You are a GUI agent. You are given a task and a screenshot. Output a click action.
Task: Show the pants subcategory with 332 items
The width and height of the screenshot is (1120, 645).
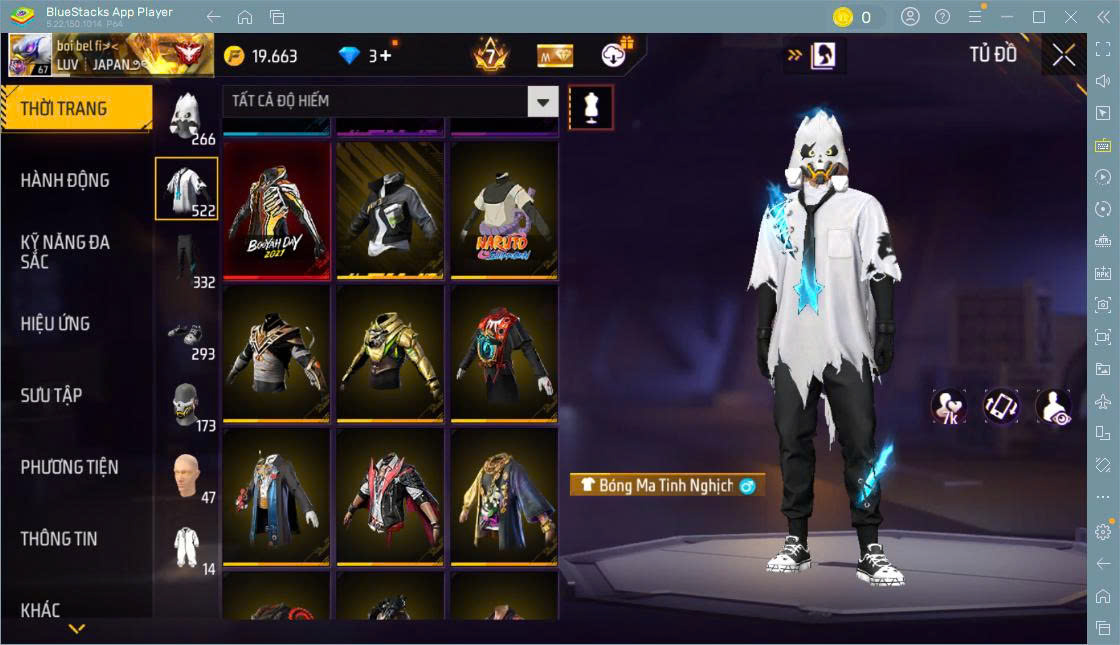click(186, 261)
